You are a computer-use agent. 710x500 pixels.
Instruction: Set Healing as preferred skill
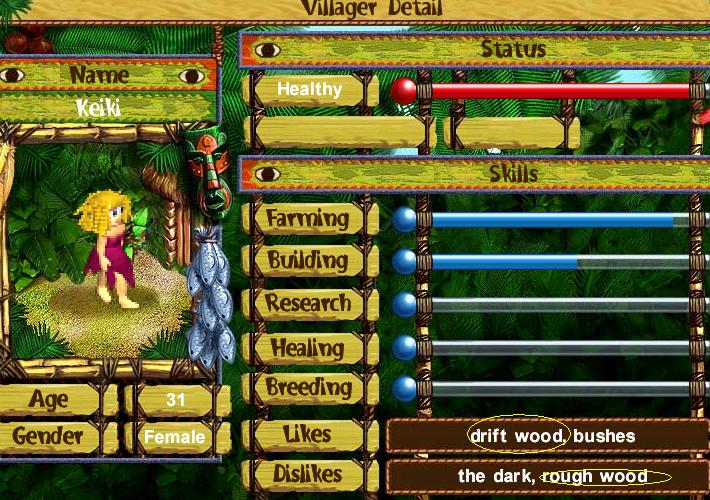(308, 346)
